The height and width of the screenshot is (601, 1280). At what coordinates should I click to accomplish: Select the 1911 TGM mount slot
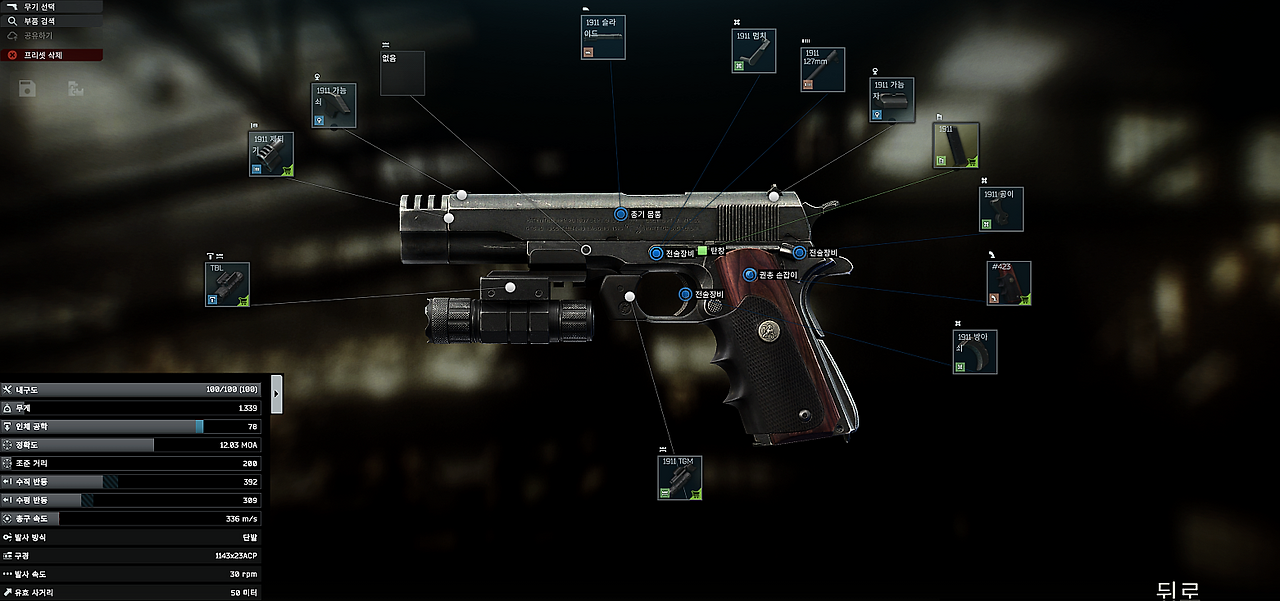680,478
